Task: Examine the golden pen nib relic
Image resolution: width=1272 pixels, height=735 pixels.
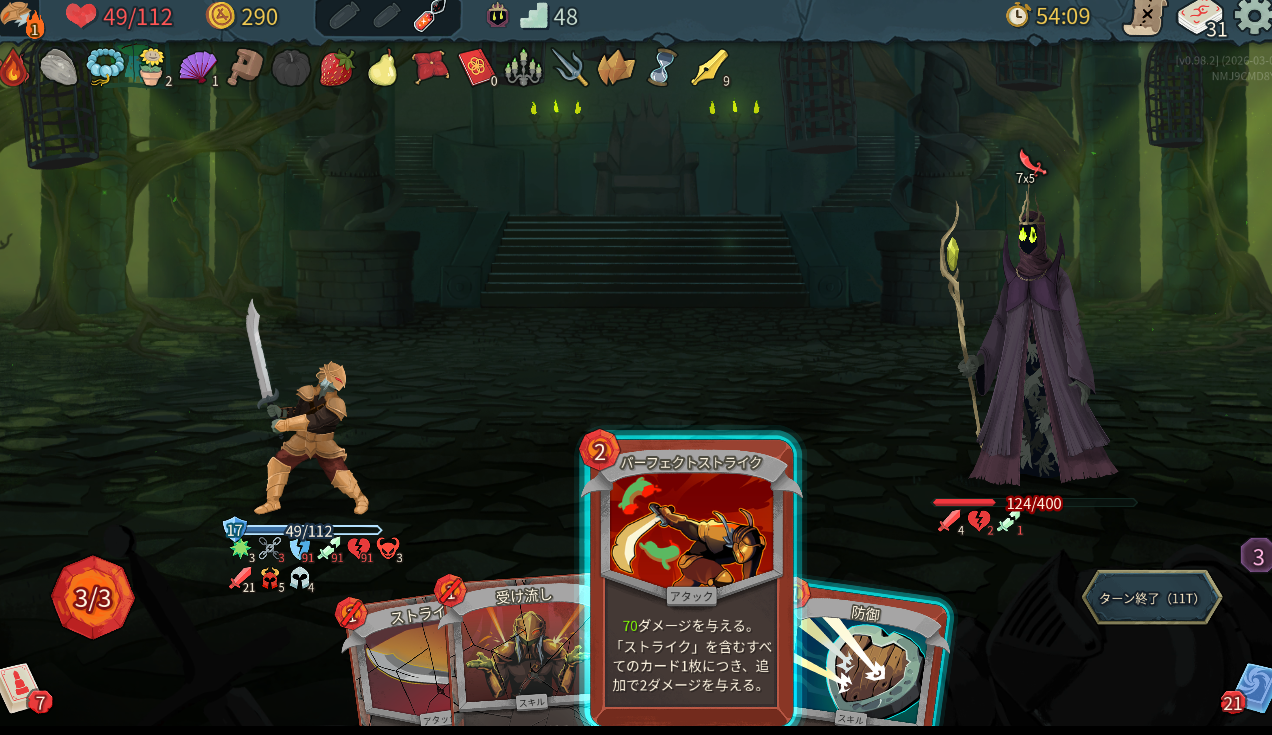Action: coord(707,67)
